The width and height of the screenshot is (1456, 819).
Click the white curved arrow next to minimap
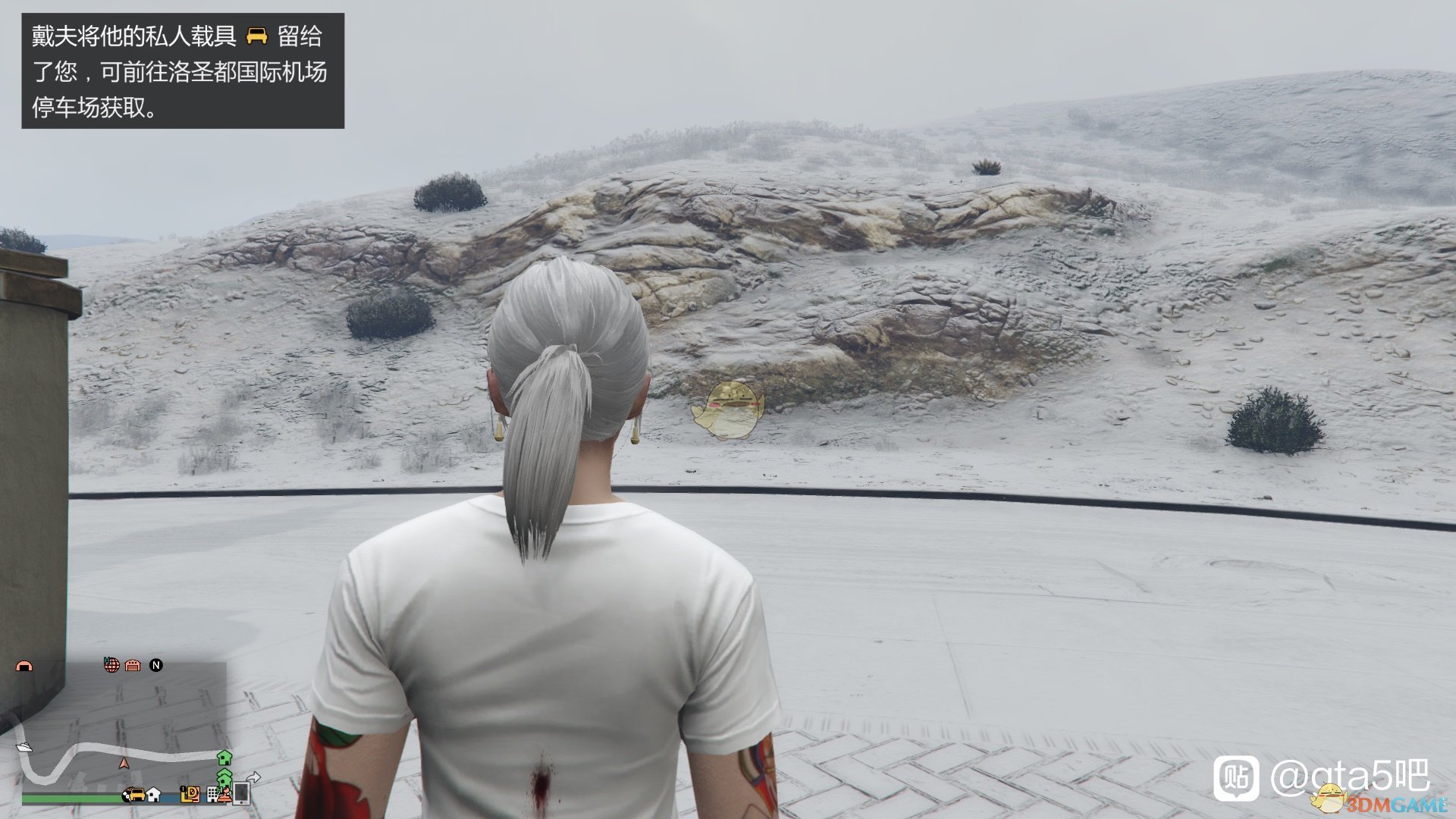point(253,776)
